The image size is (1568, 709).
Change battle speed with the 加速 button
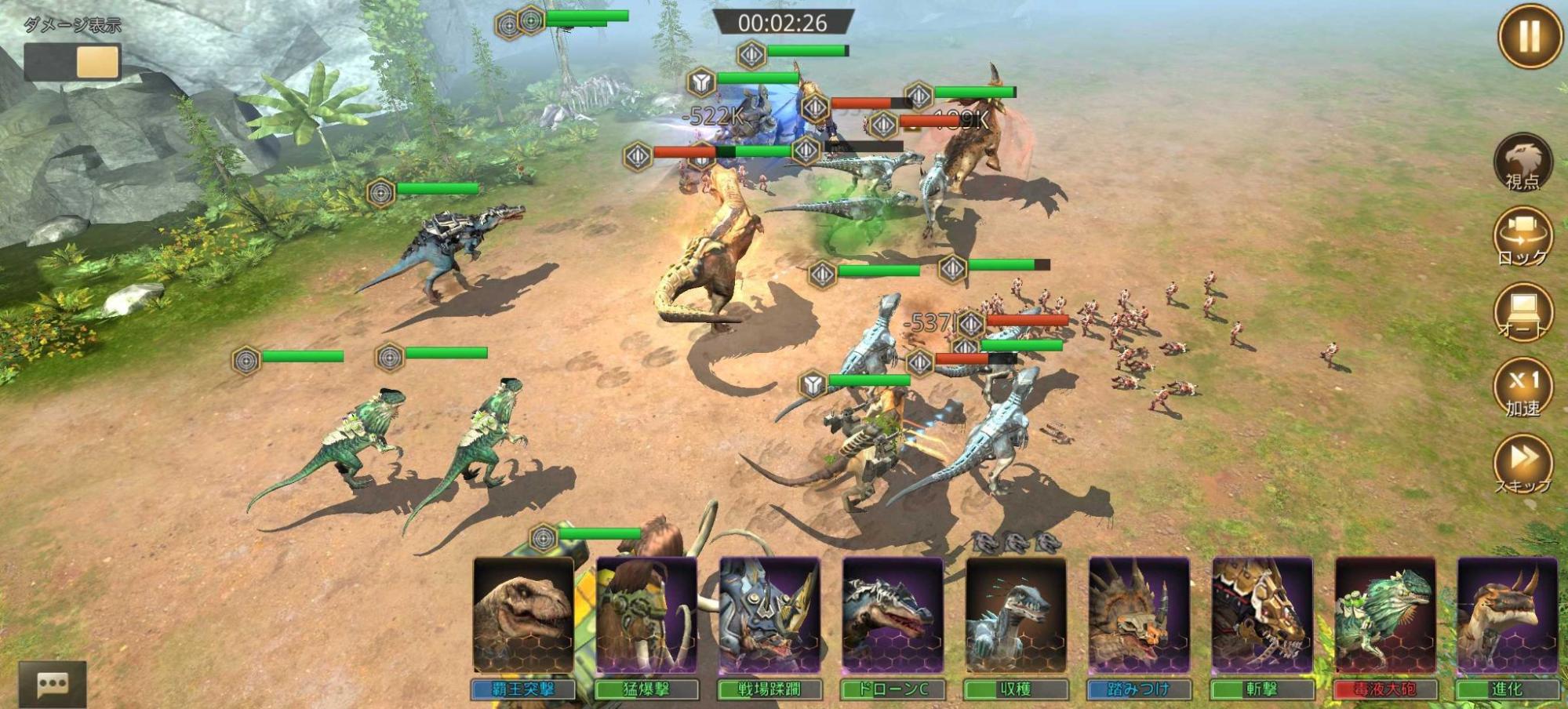pos(1523,387)
